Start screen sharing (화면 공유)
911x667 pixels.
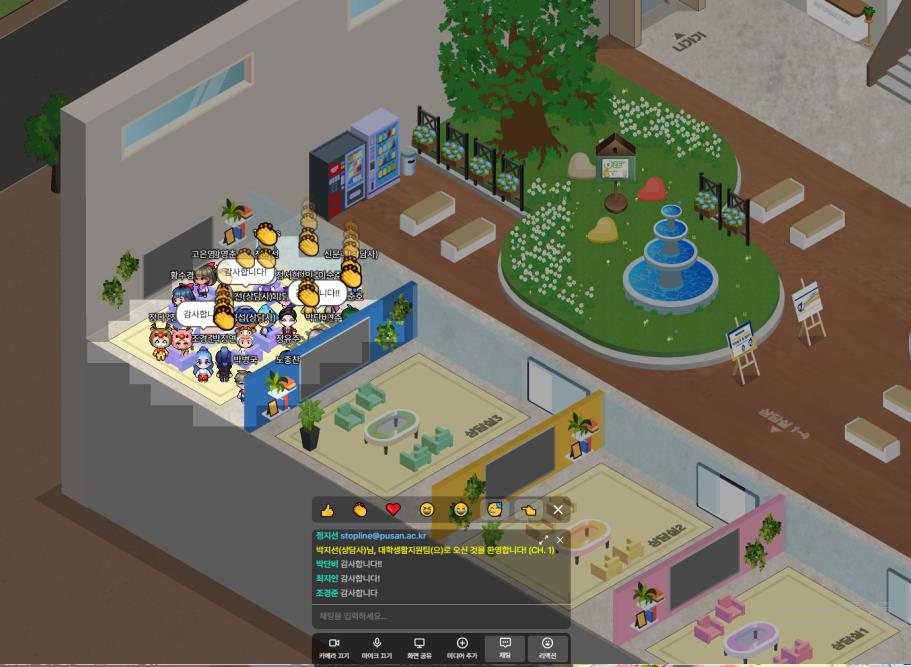[x=419, y=647]
